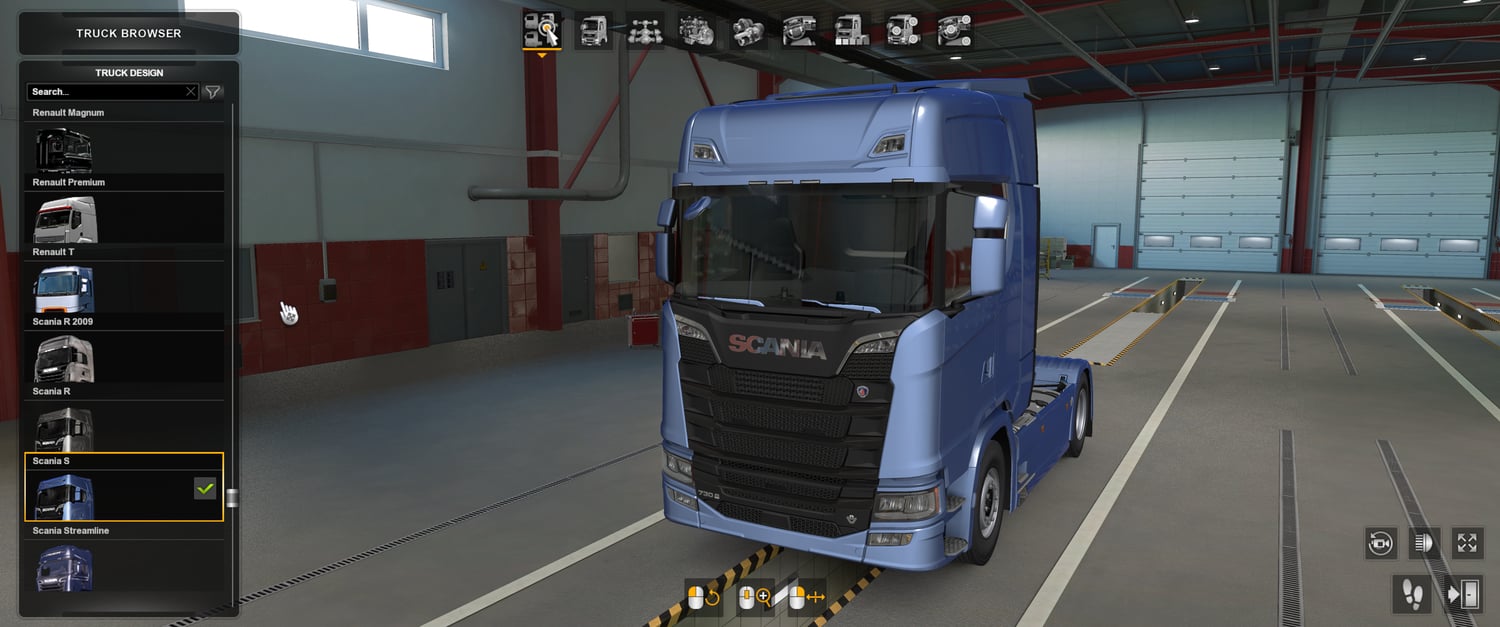This screenshot has width=1500, height=627.
Task: Show the interior dashboard tab
Action: point(799,30)
